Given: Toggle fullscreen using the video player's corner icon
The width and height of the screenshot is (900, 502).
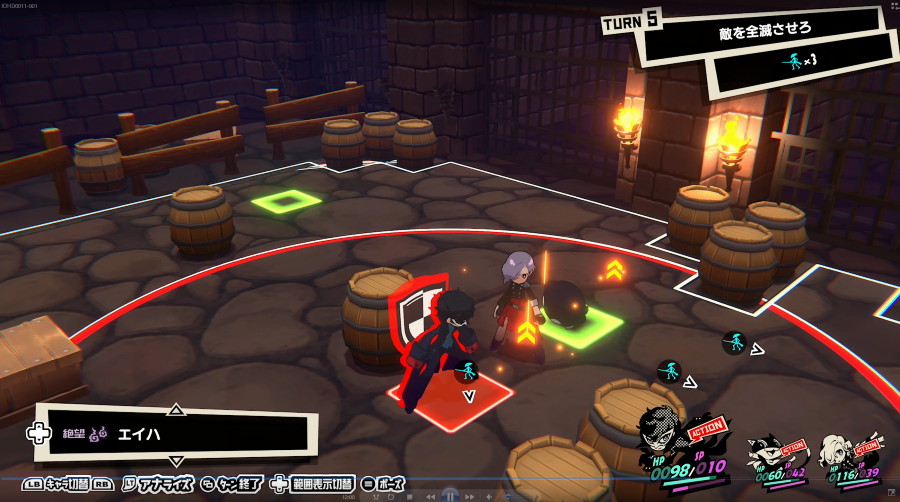Looking at the screenshot, I should click(x=889, y=495).
